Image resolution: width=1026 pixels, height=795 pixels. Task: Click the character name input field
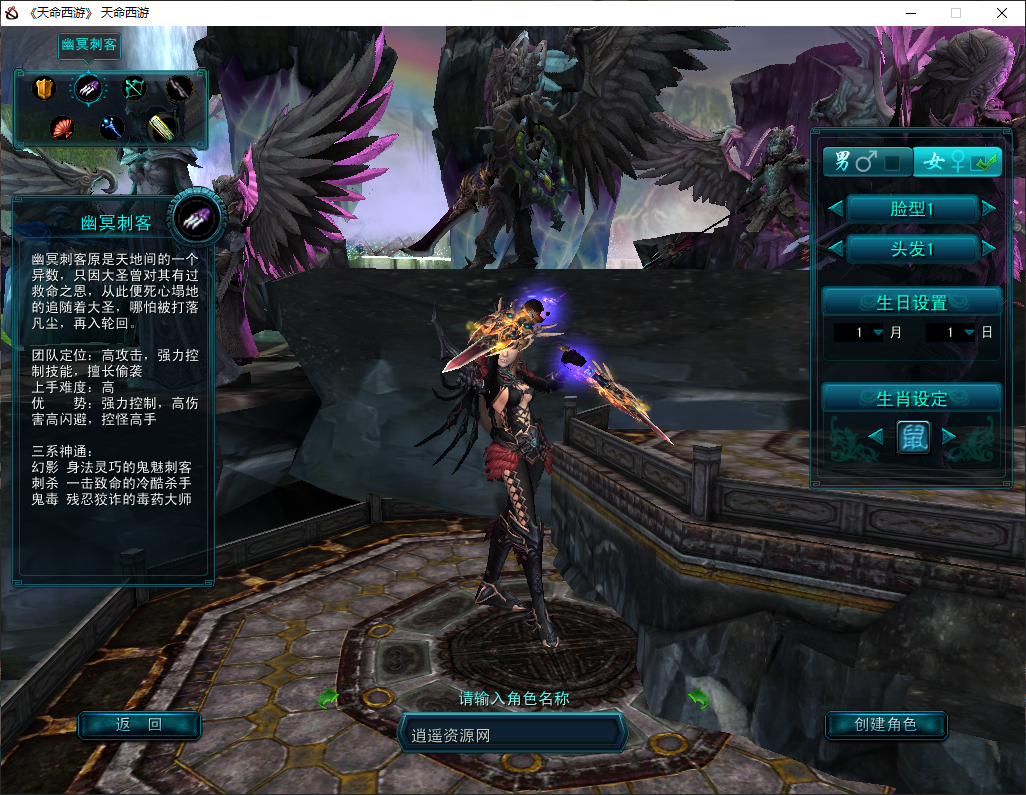point(512,735)
